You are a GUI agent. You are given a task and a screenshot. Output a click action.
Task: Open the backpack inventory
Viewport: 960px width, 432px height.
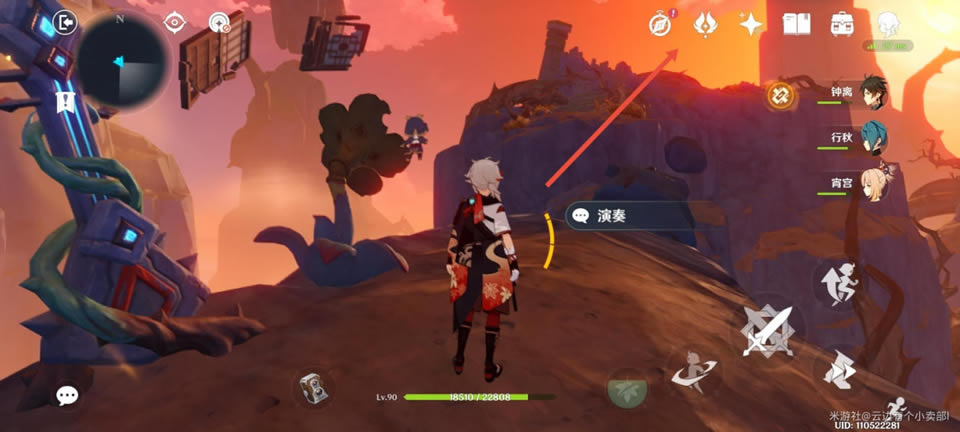[x=842, y=24]
